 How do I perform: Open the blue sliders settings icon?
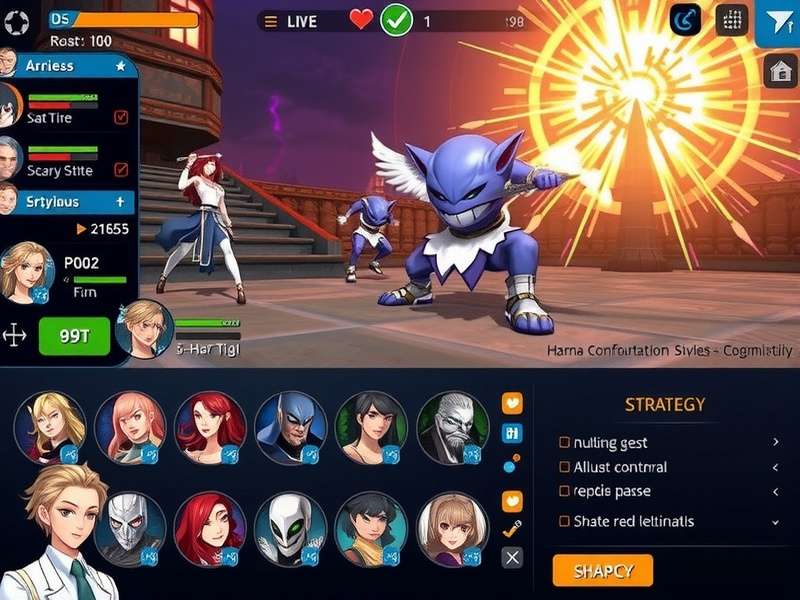(512, 433)
